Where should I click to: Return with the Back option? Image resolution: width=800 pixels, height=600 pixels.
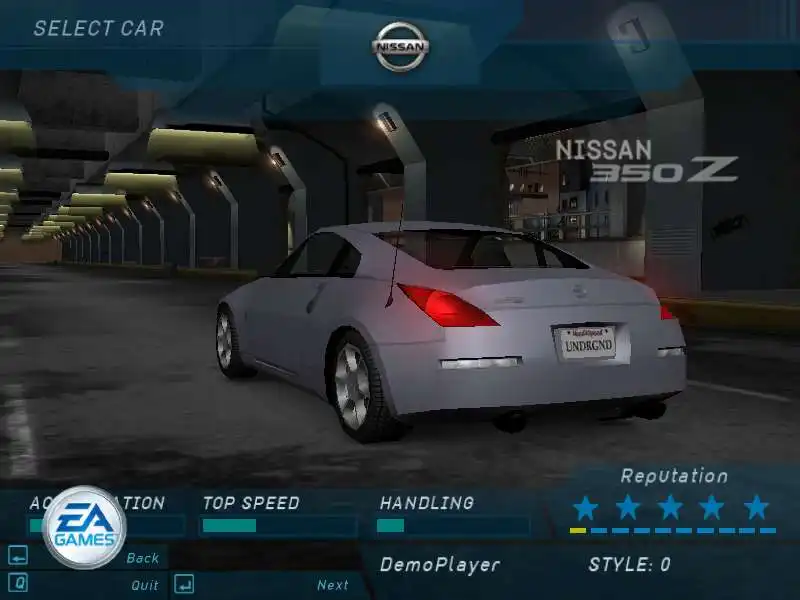click(143, 558)
